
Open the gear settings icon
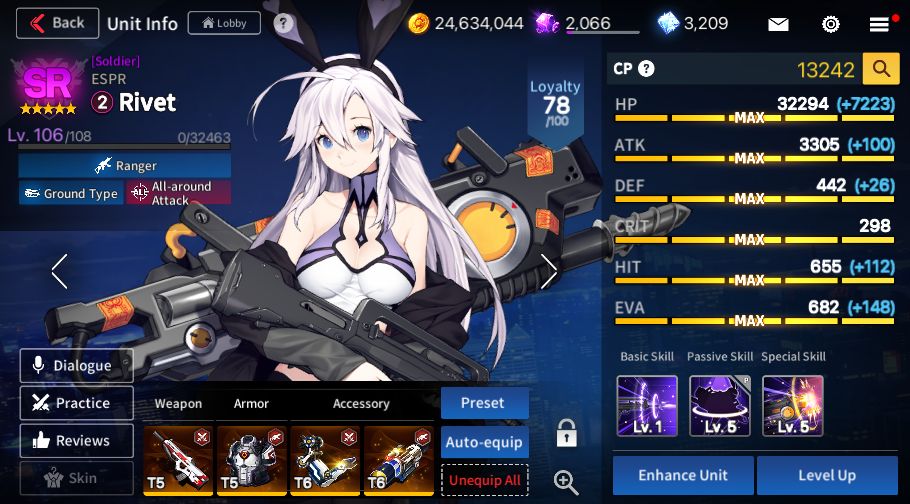pyautogui.click(x=830, y=24)
